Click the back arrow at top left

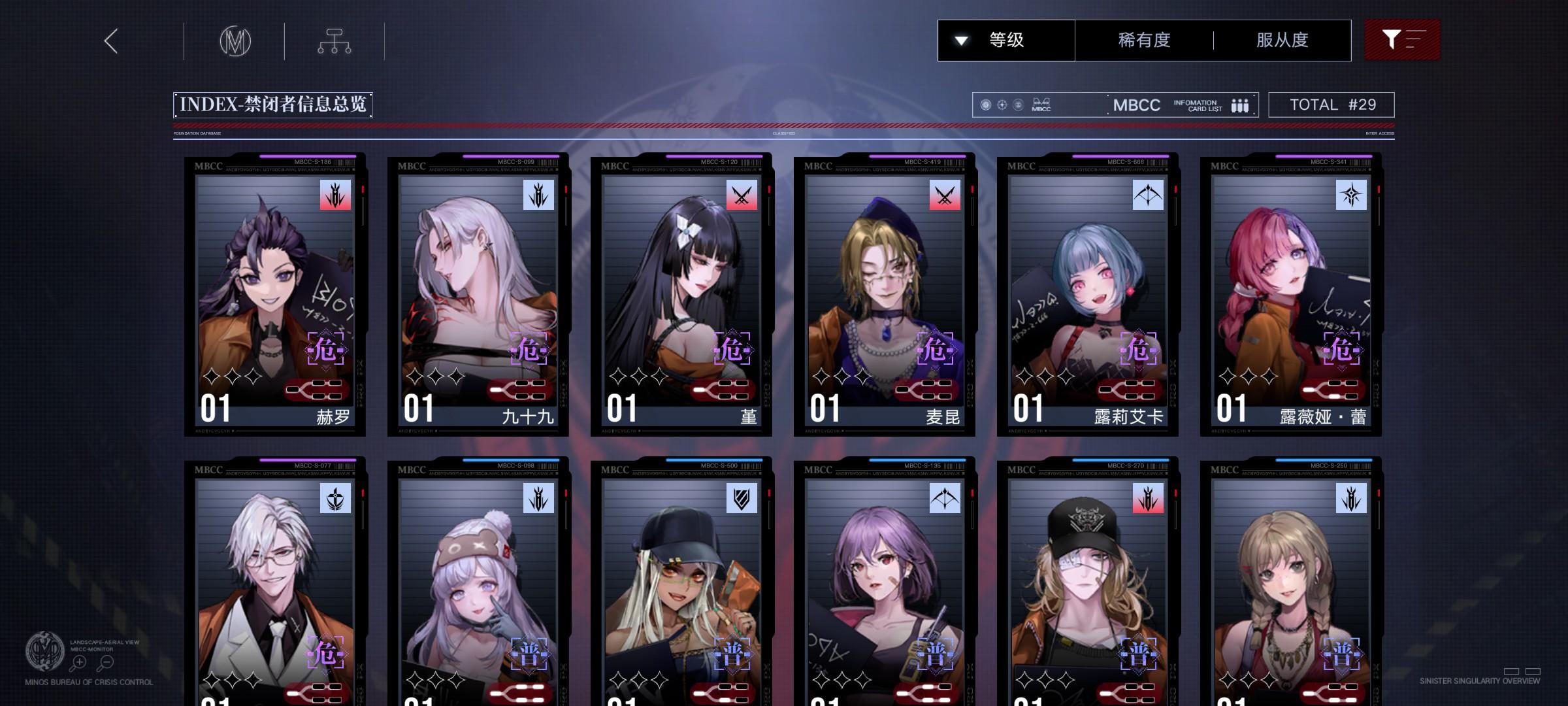pyautogui.click(x=110, y=41)
